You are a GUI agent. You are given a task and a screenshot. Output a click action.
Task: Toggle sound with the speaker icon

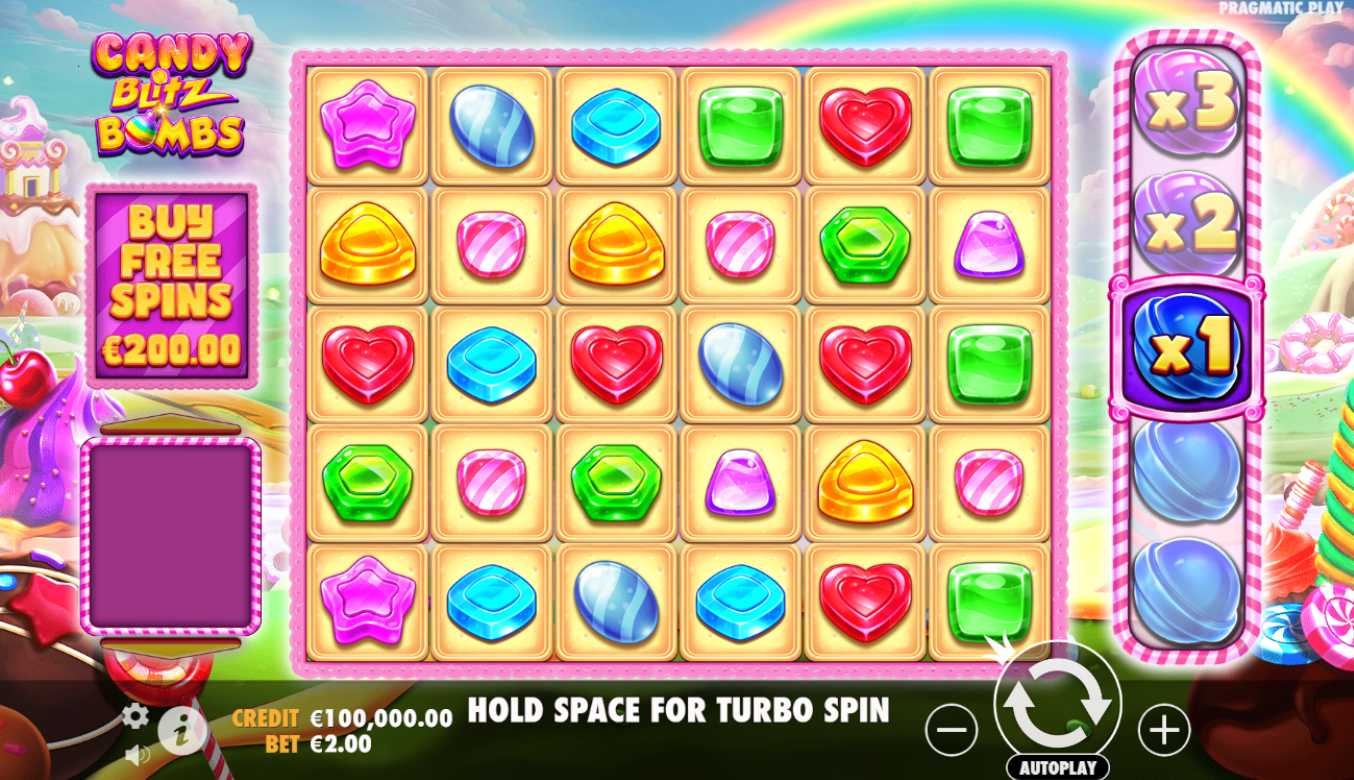pos(137,755)
